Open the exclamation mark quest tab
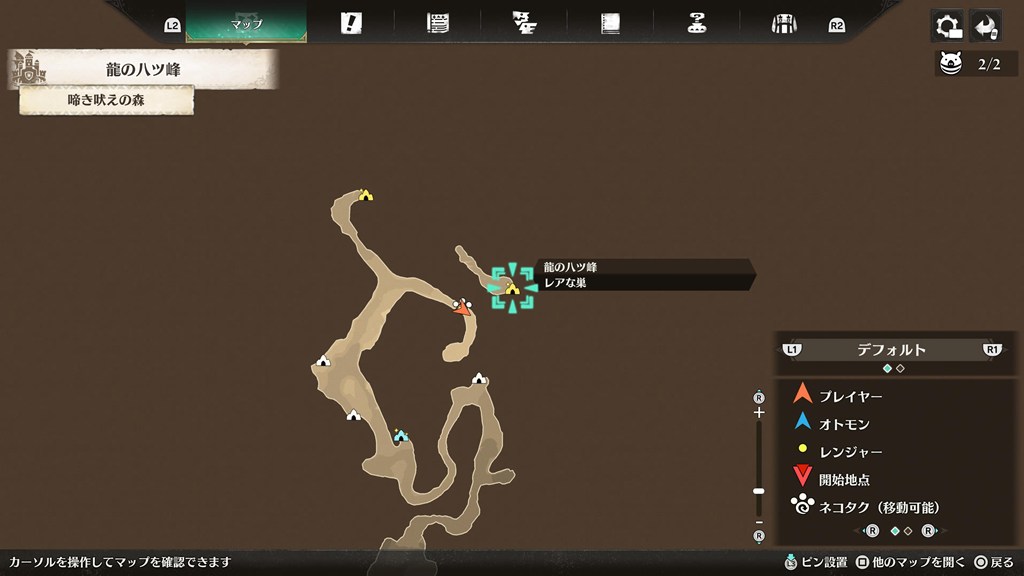Image resolution: width=1024 pixels, height=576 pixels. click(351, 23)
